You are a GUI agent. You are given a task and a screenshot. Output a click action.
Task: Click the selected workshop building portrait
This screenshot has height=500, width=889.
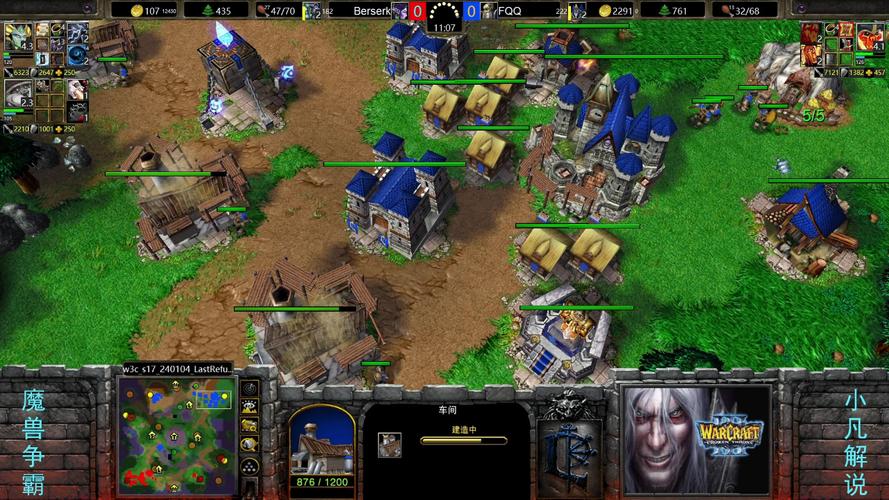pyautogui.click(x=321, y=441)
